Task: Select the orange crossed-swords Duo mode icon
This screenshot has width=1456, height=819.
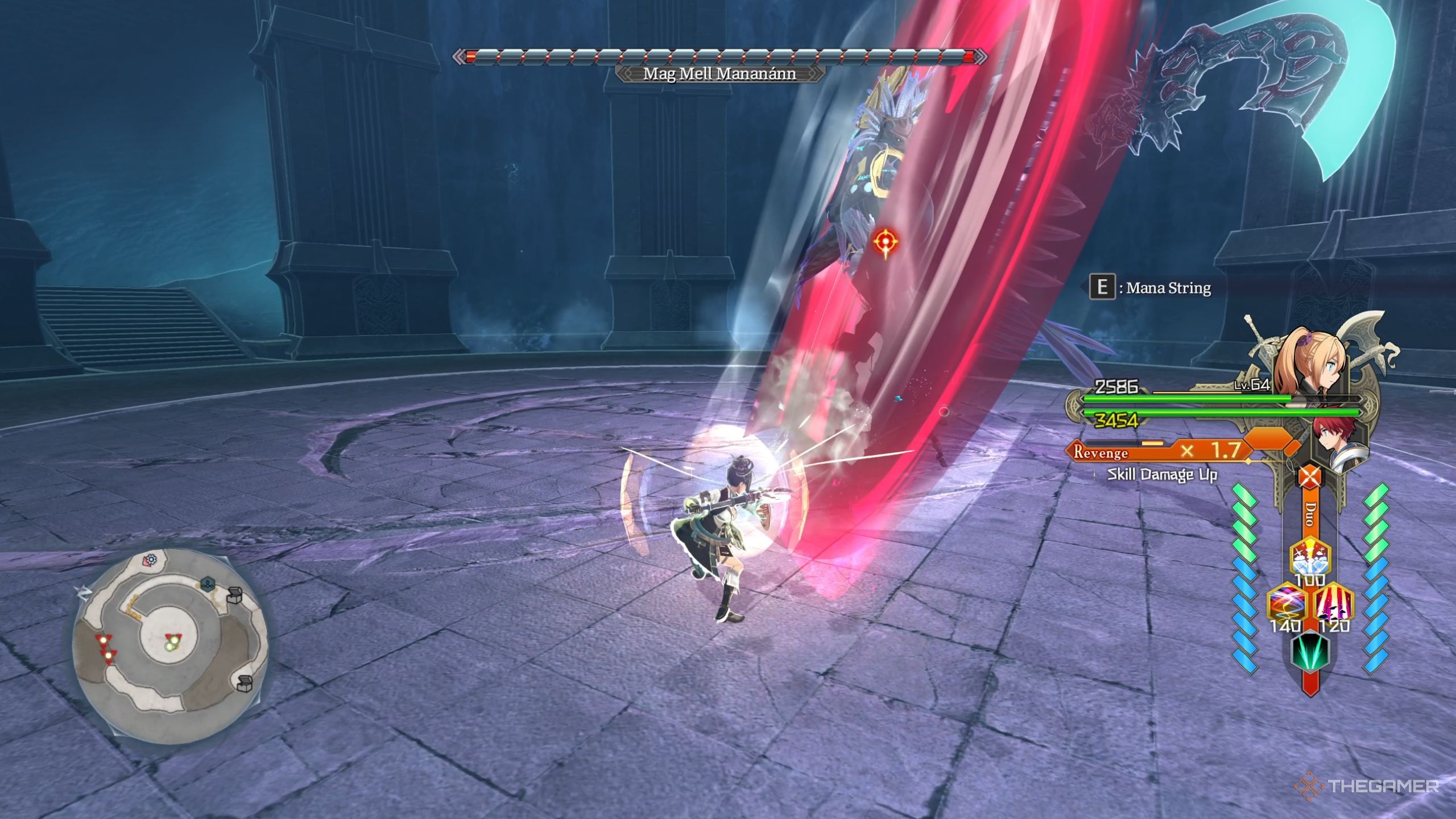Action: coord(1310,476)
